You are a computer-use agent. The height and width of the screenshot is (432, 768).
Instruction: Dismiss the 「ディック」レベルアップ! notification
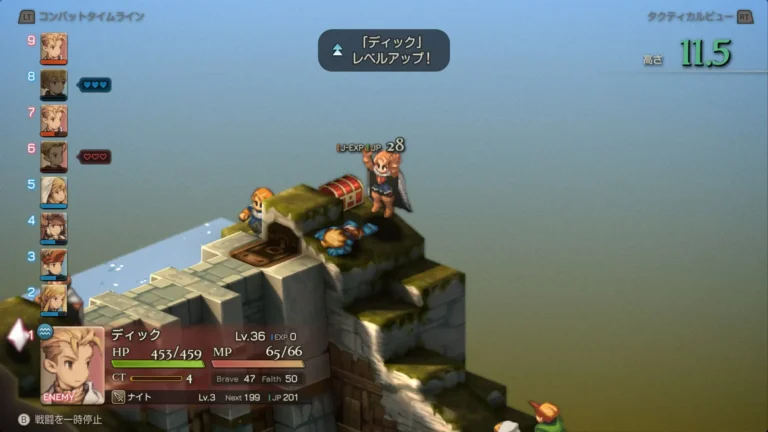click(384, 50)
